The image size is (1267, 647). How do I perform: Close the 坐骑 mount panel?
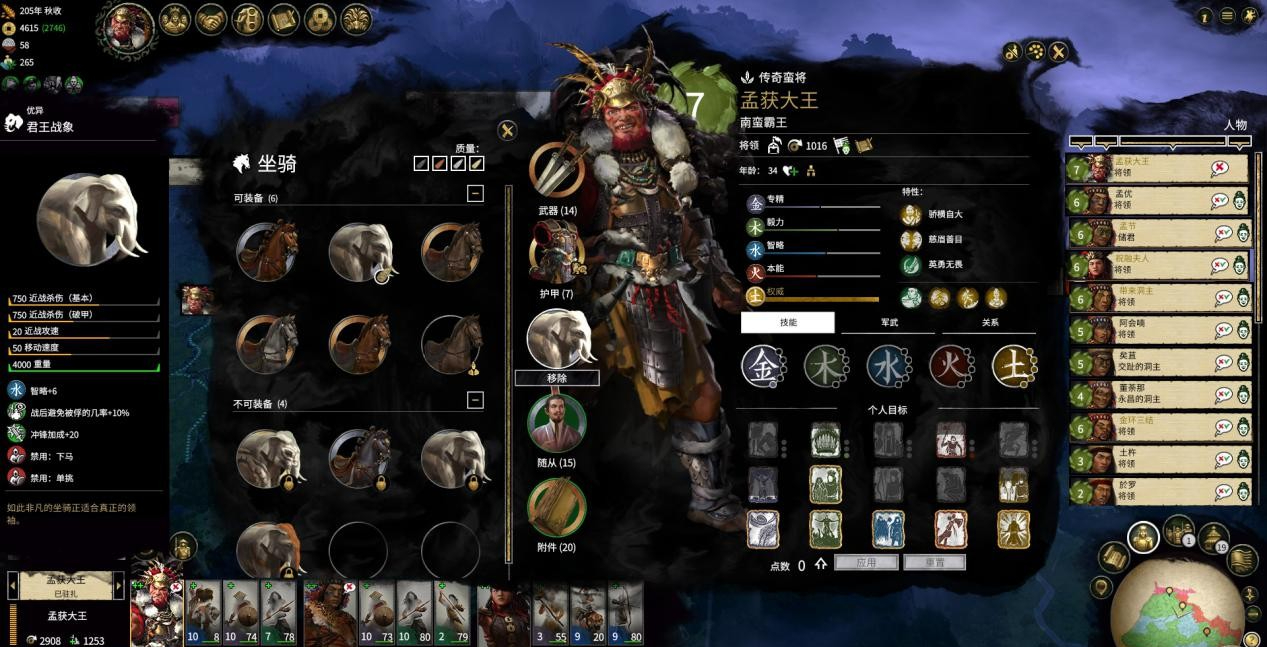point(507,130)
